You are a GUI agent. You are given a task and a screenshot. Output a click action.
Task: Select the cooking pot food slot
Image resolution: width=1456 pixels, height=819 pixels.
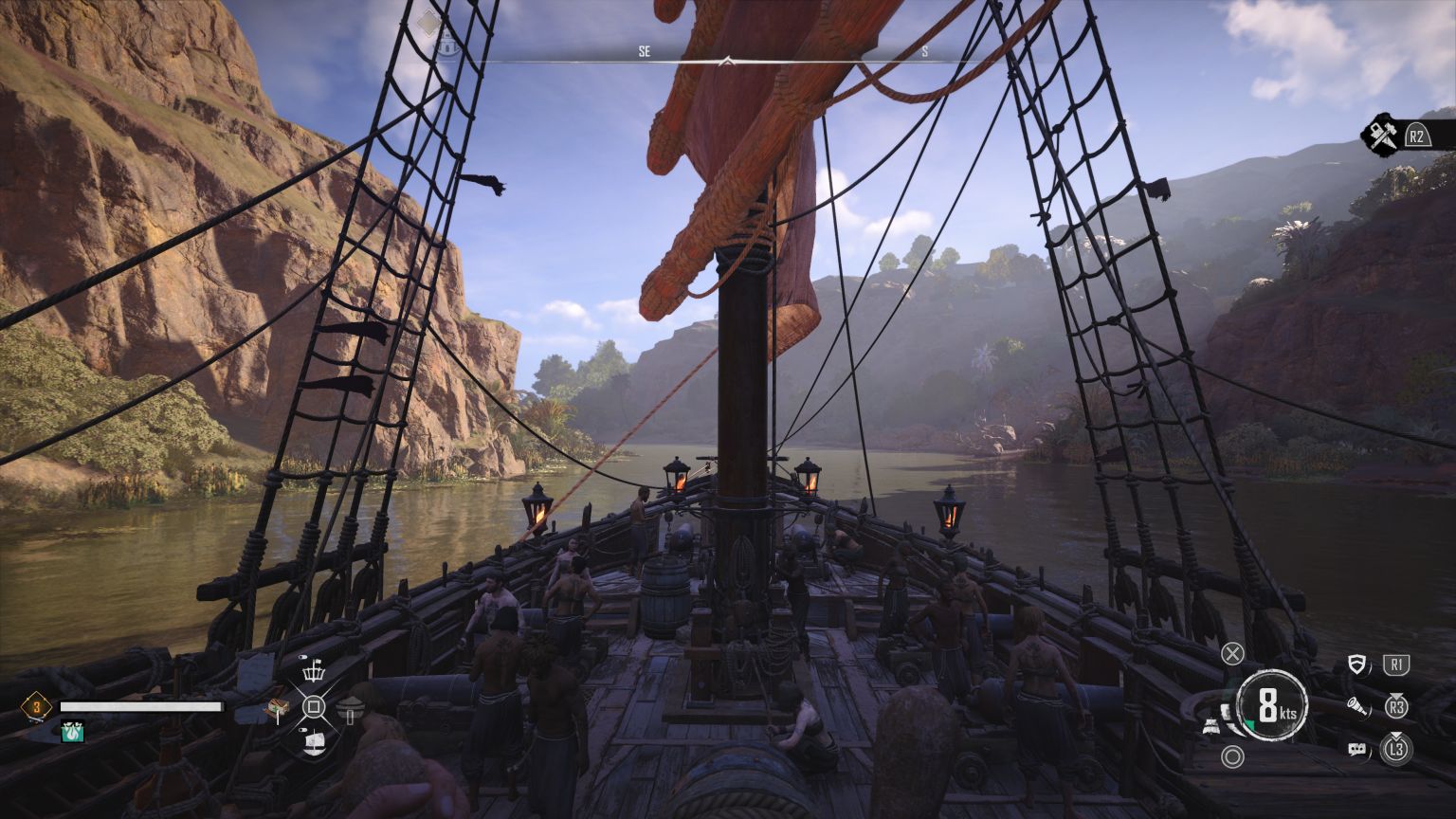coord(350,708)
